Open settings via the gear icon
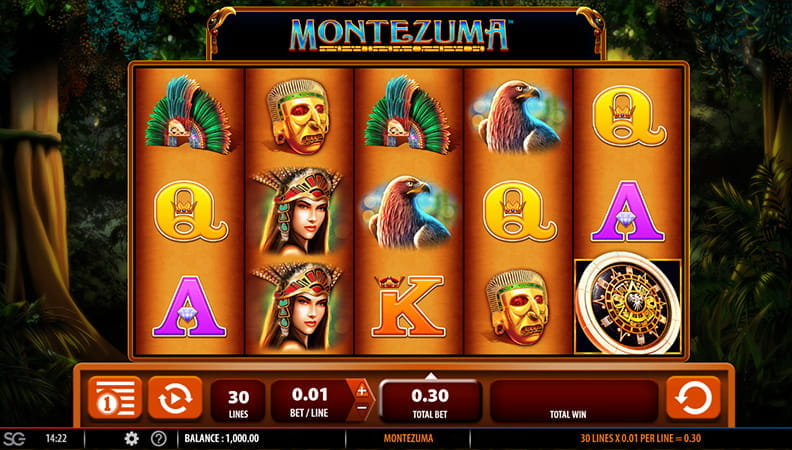Image resolution: width=792 pixels, height=450 pixels. [131, 438]
